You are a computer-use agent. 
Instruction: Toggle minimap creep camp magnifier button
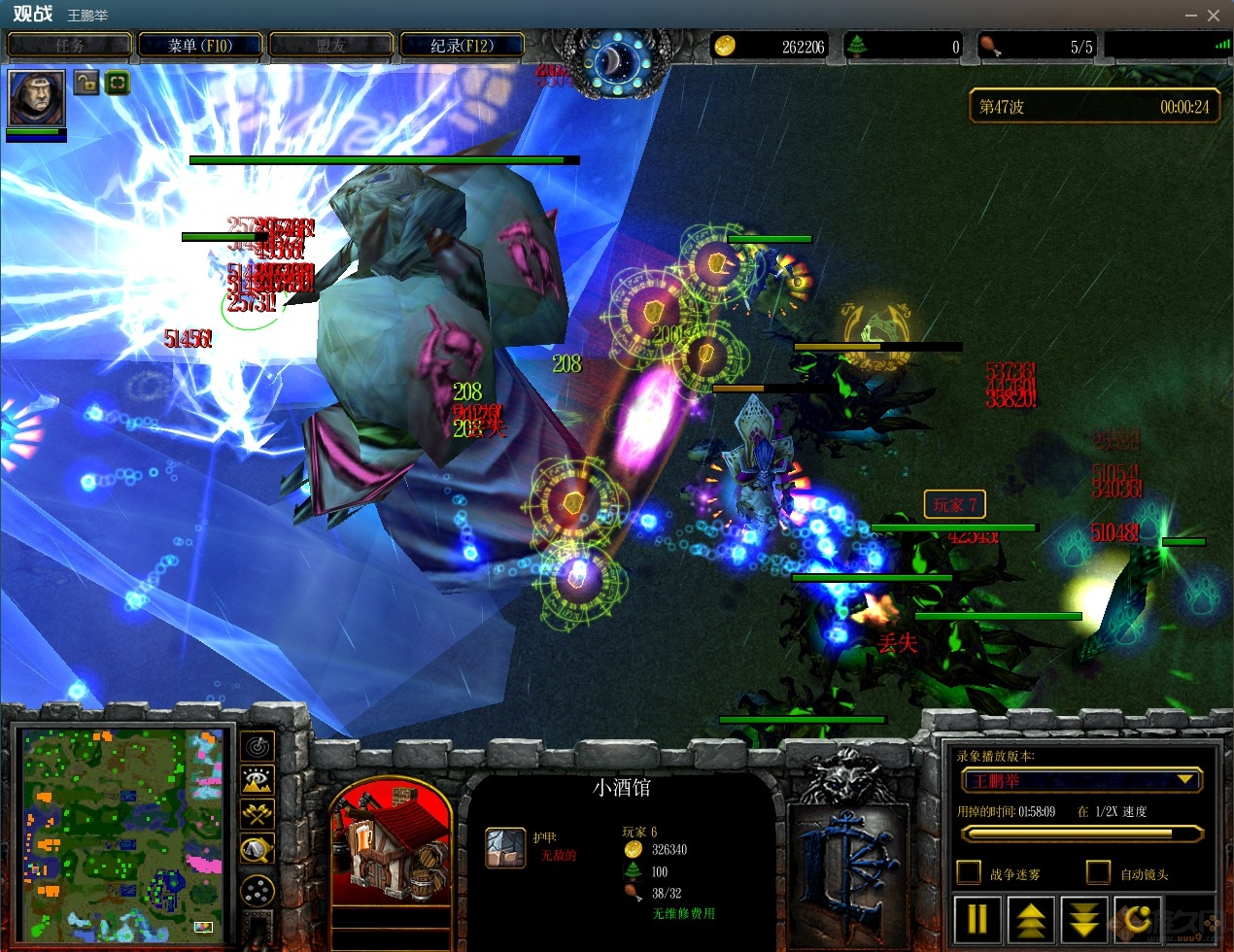257,850
